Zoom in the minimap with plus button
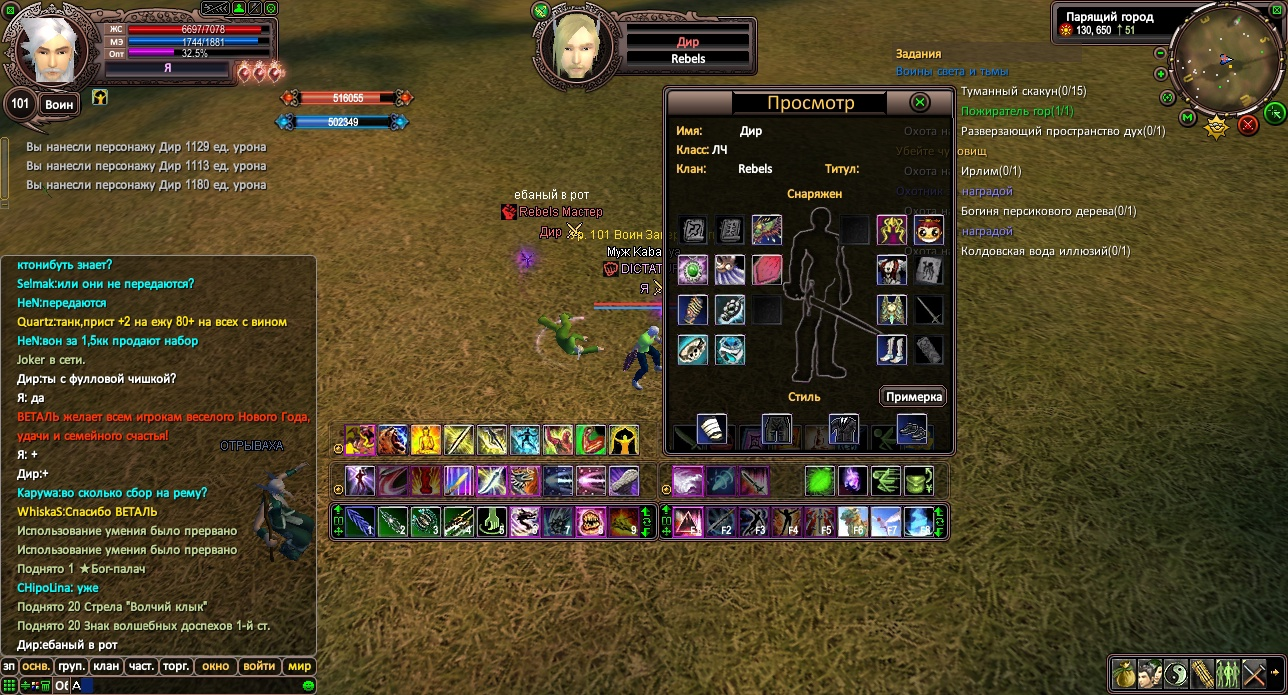 1160,74
